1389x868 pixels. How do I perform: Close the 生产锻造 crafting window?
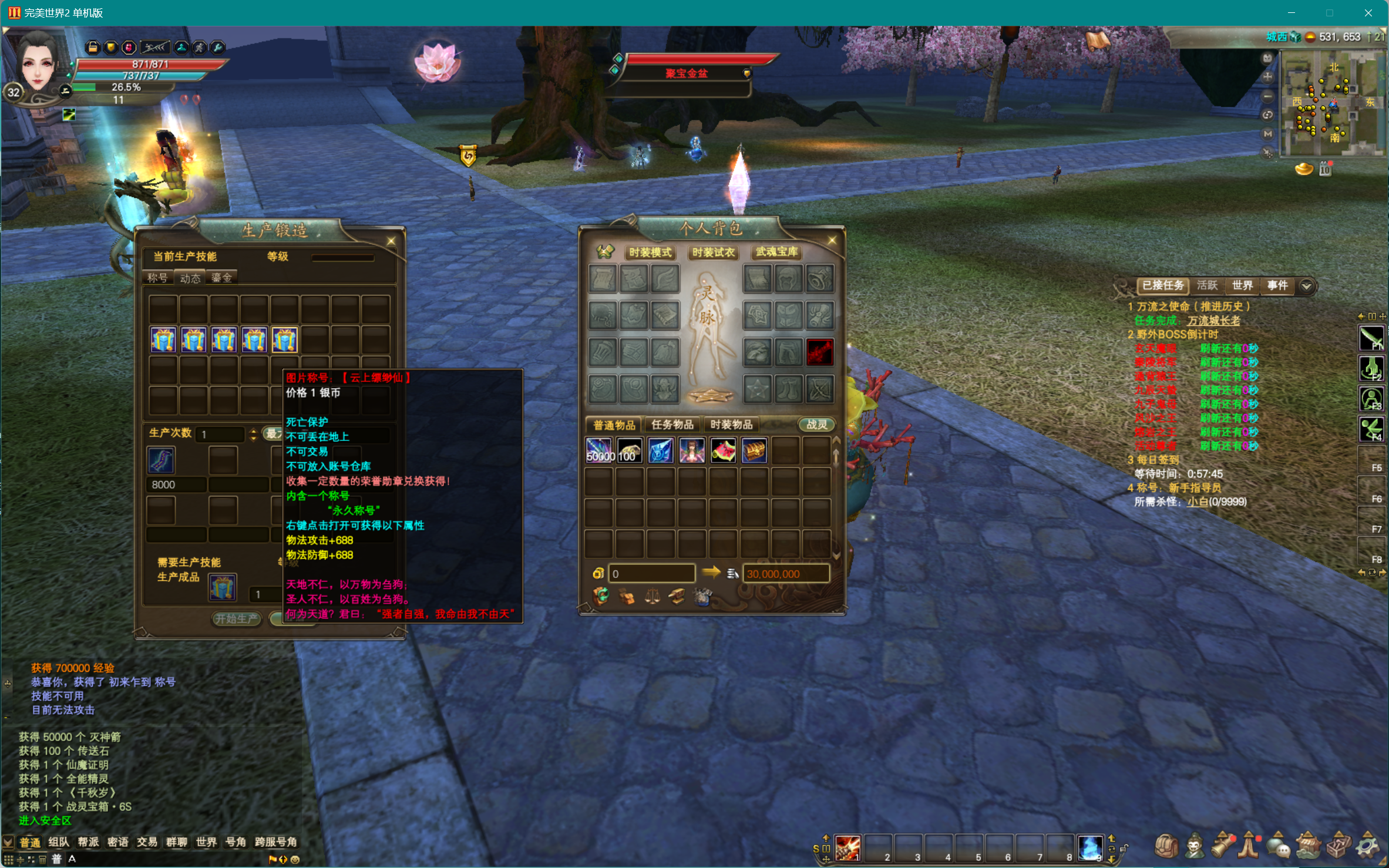(x=391, y=241)
